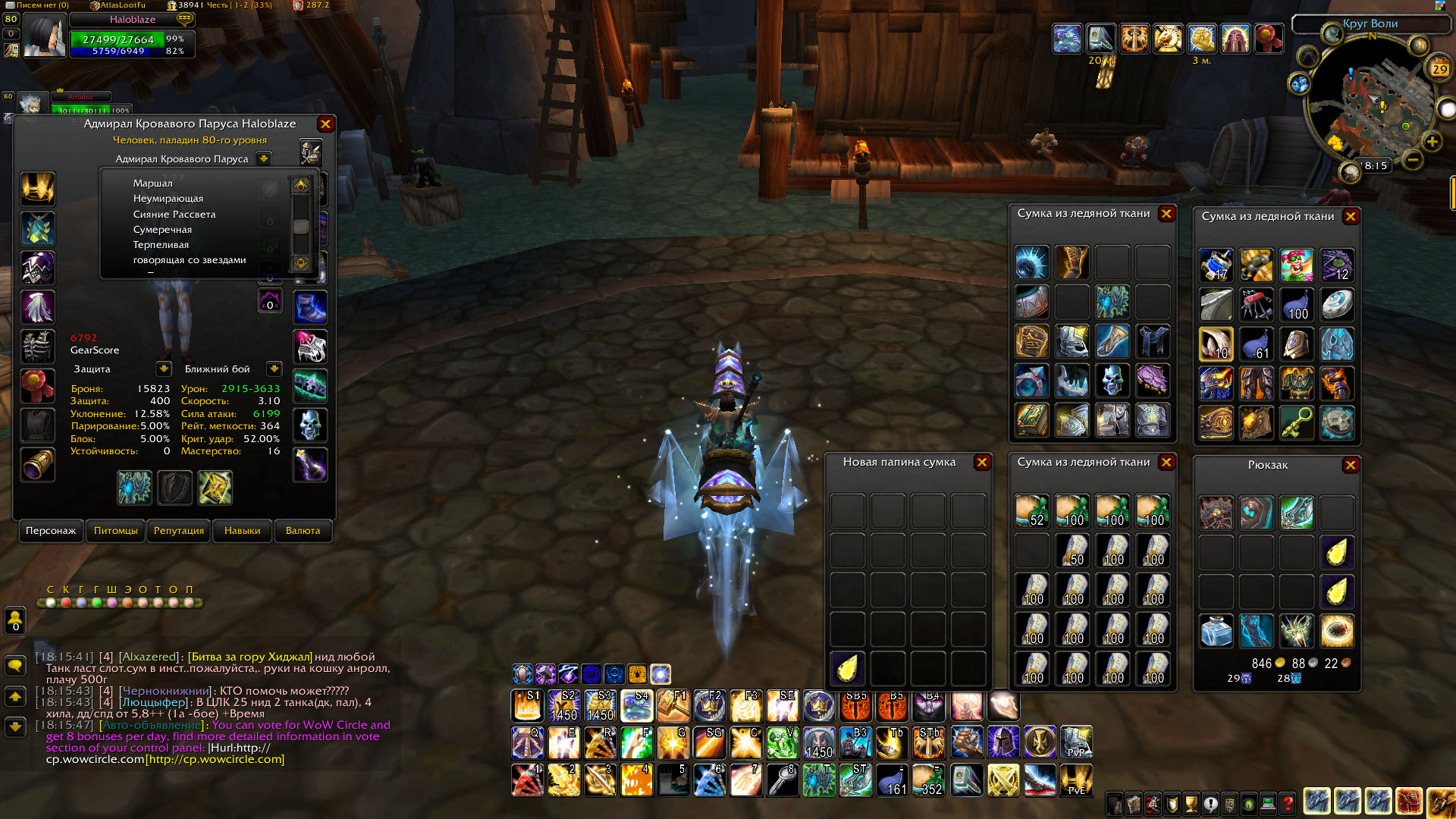Switch to the Валюта tab
The image size is (1456, 819).
tap(303, 531)
